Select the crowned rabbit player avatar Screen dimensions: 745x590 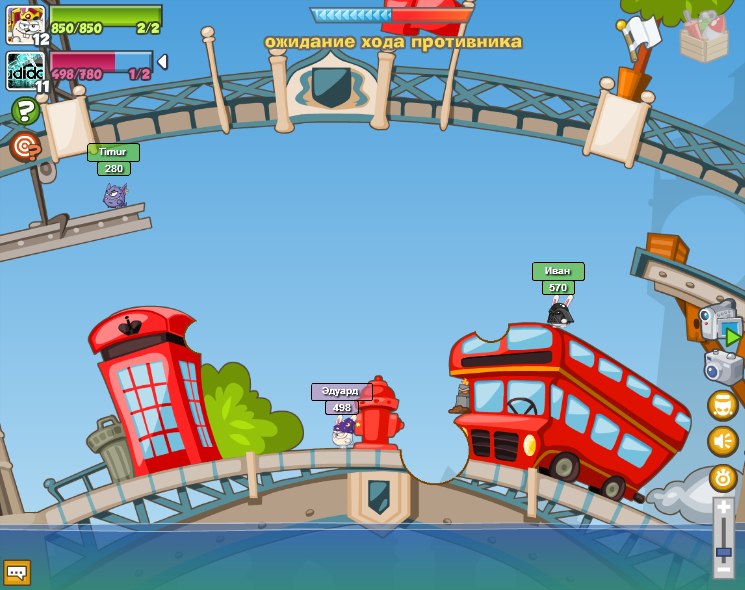point(24,22)
